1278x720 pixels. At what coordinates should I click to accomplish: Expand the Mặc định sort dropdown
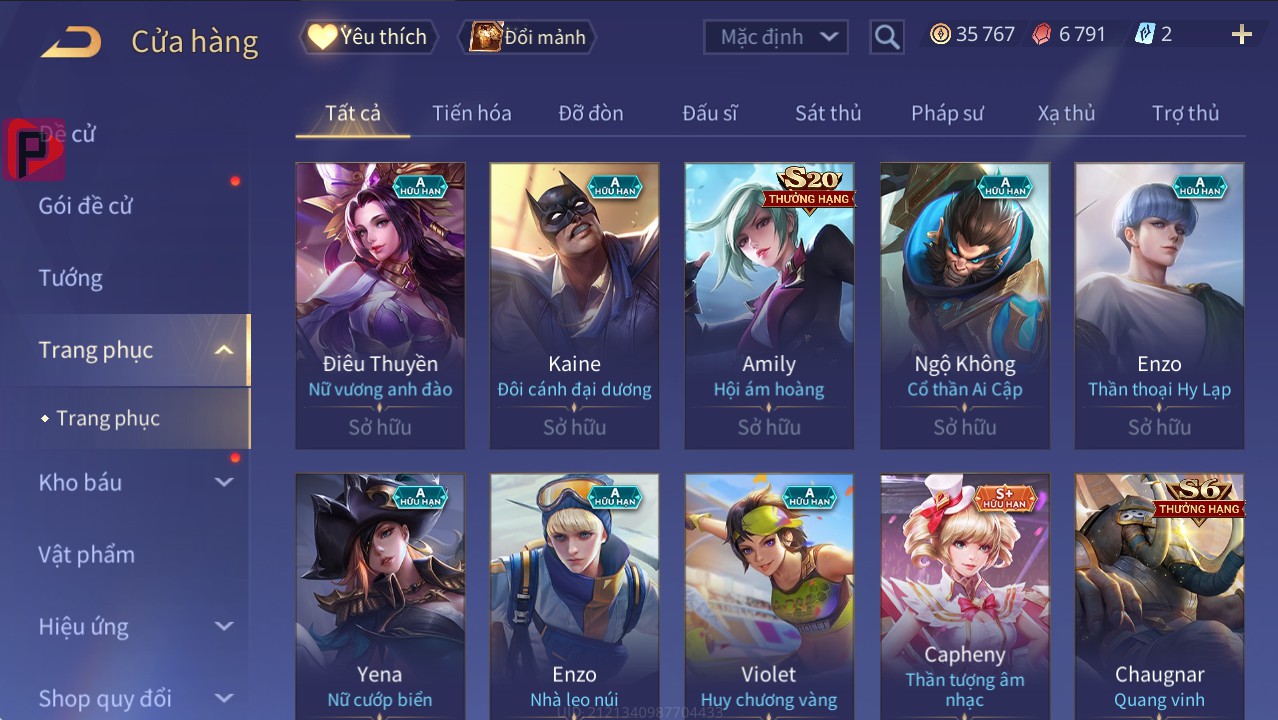point(775,37)
